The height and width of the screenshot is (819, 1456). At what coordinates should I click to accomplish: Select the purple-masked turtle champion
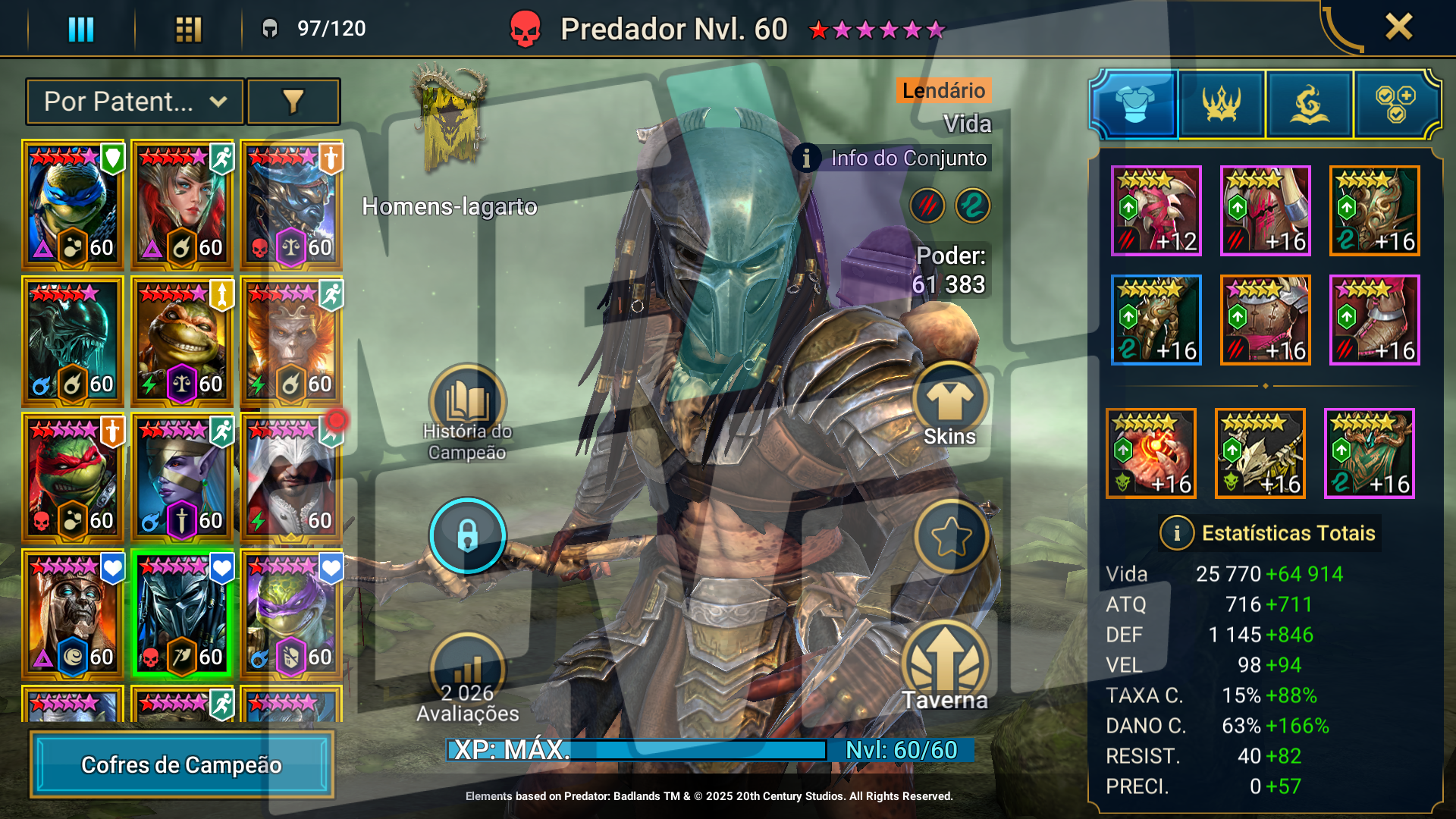(291, 614)
